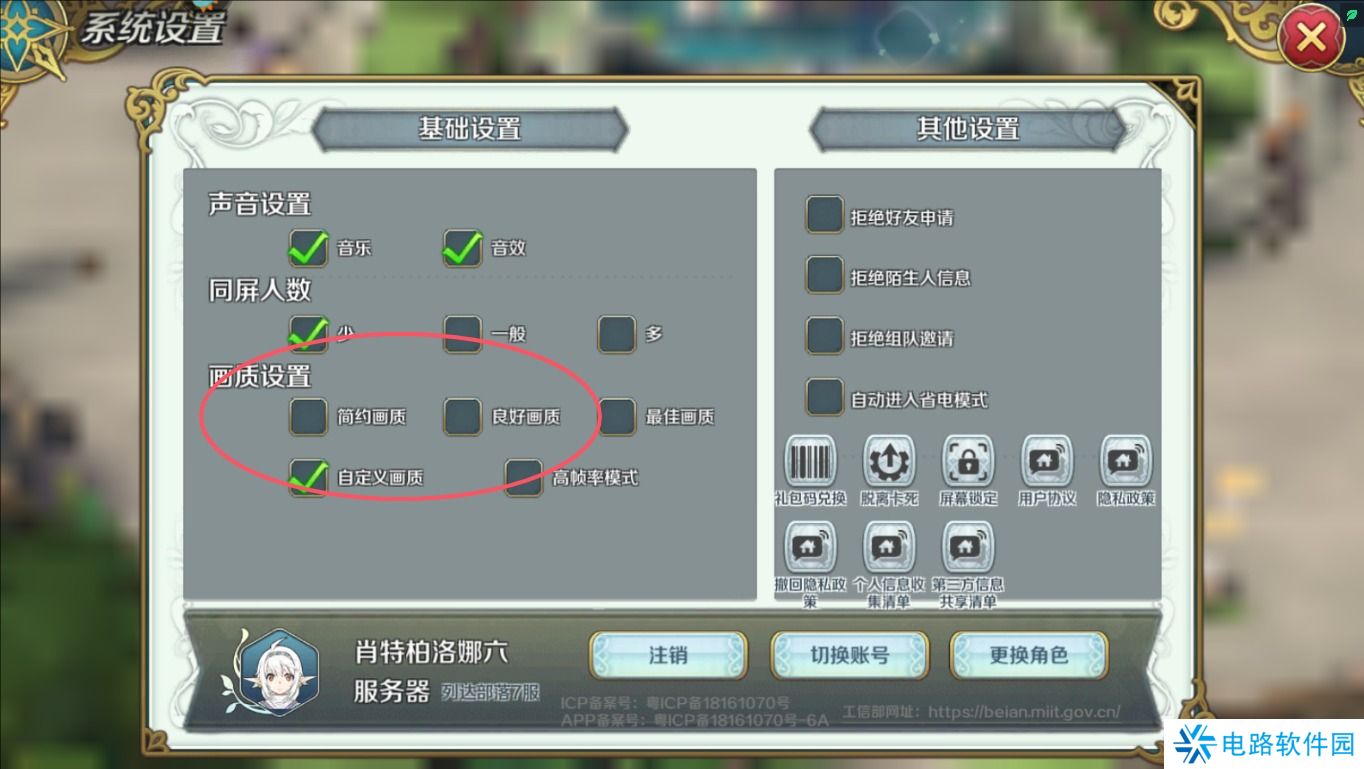
Task: Open the 个人信息收集清单 list
Action: point(888,545)
